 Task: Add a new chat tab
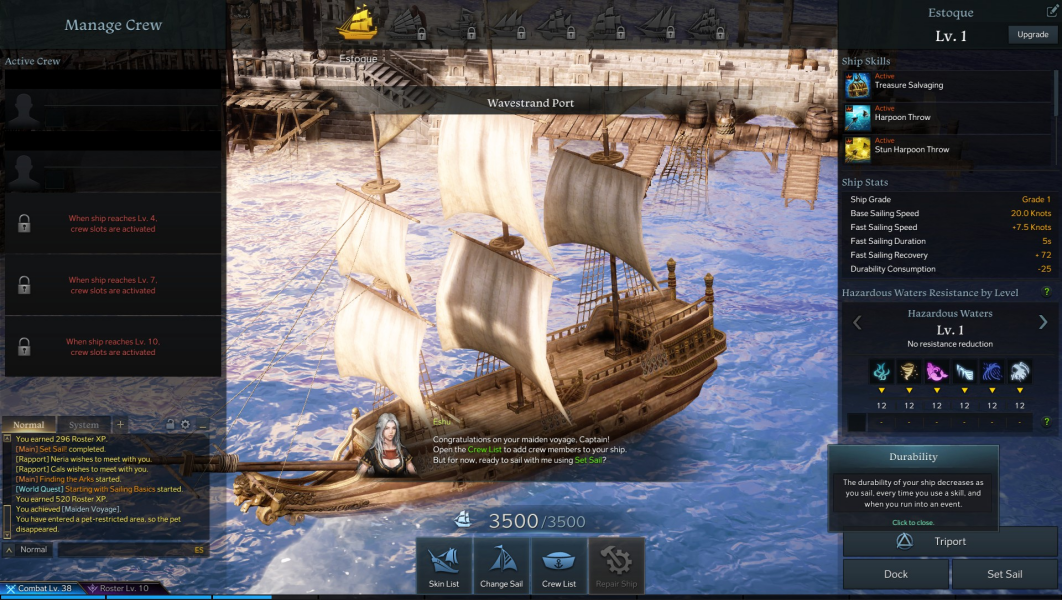click(x=121, y=425)
